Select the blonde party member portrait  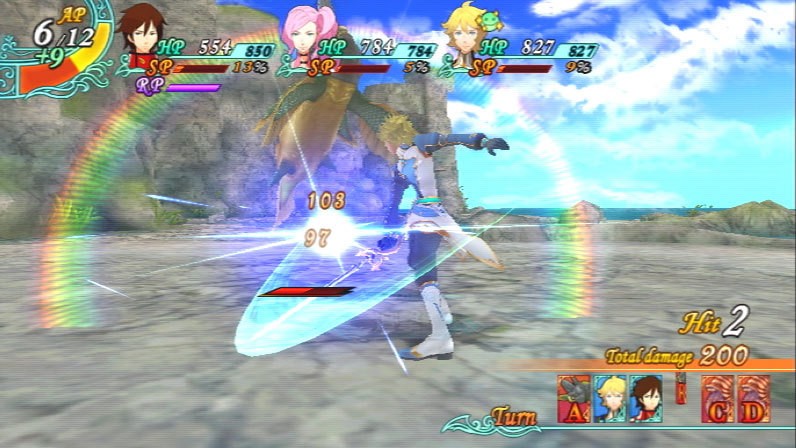(462, 33)
